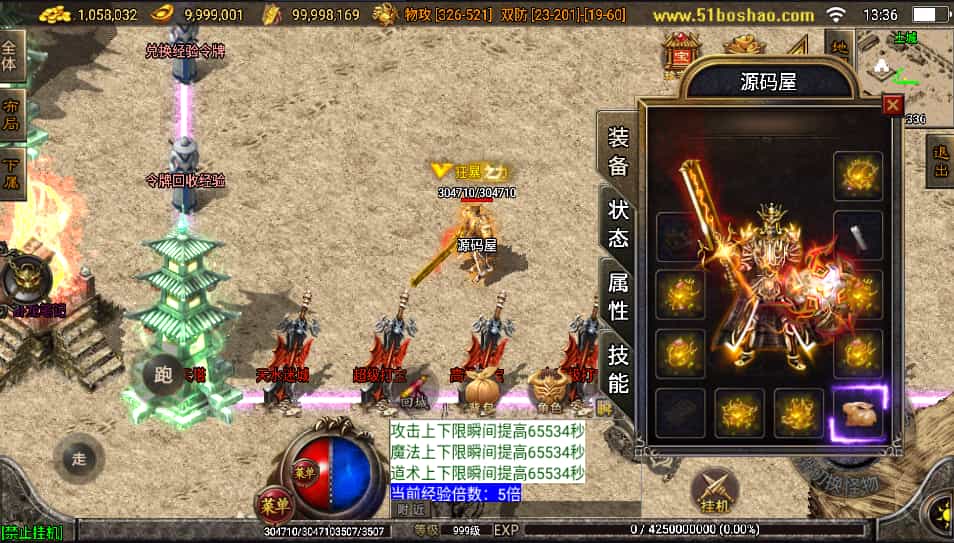
Task: Tap the 走 walk button
Action: (x=79, y=459)
